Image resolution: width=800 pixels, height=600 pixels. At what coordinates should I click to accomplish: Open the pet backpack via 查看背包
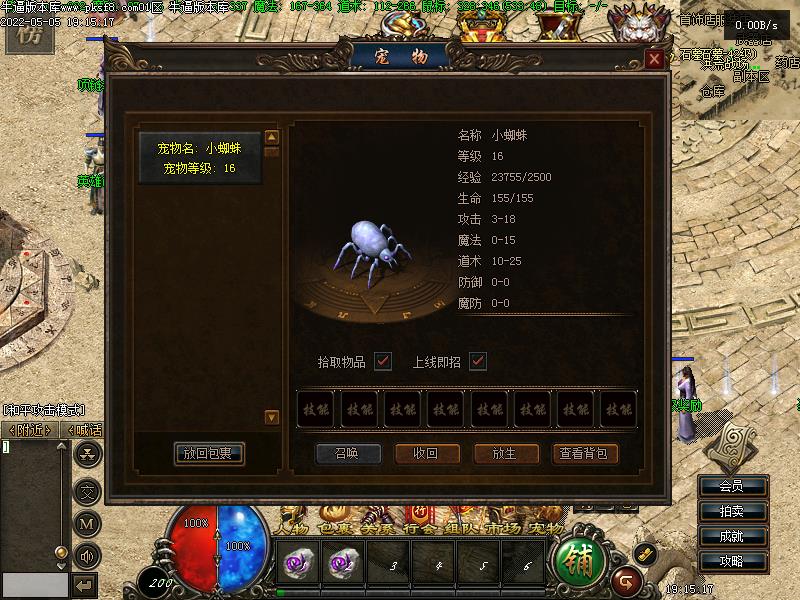coord(585,453)
